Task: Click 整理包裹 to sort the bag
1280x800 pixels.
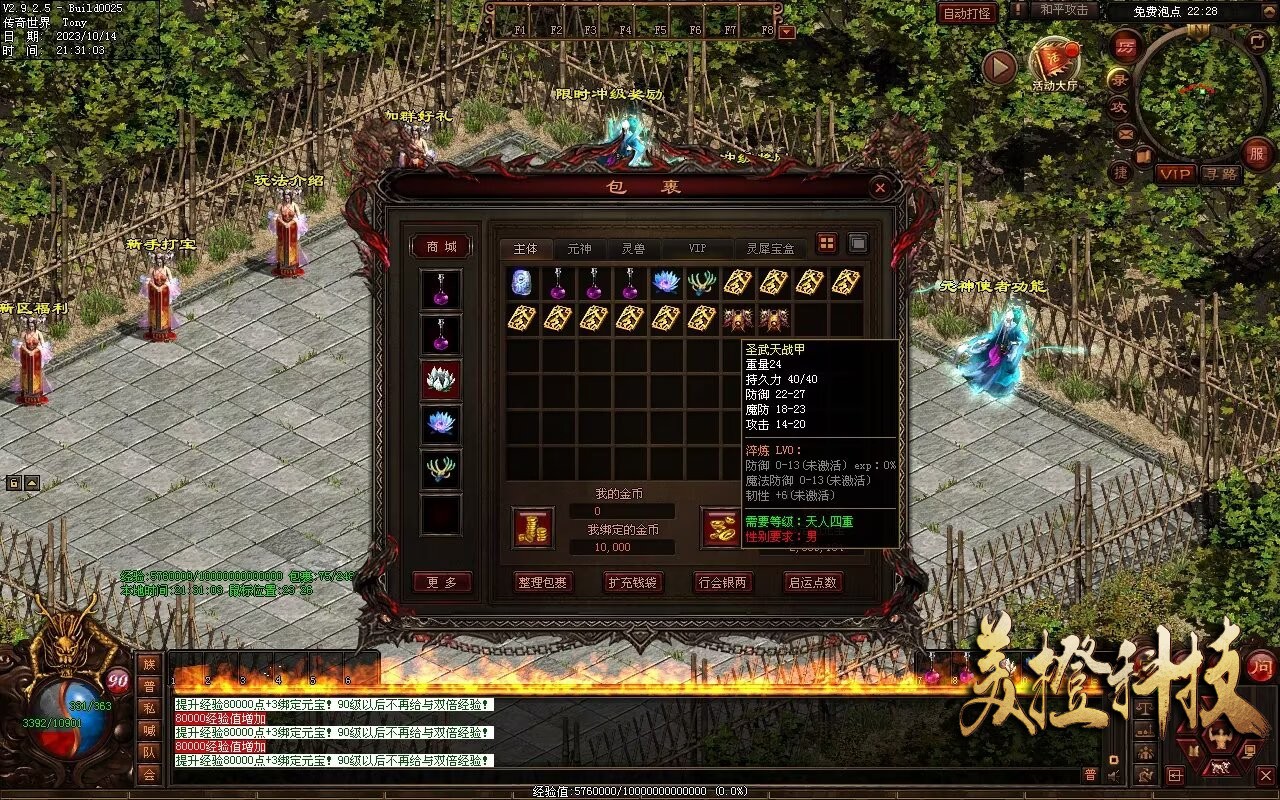Action: click(542, 582)
